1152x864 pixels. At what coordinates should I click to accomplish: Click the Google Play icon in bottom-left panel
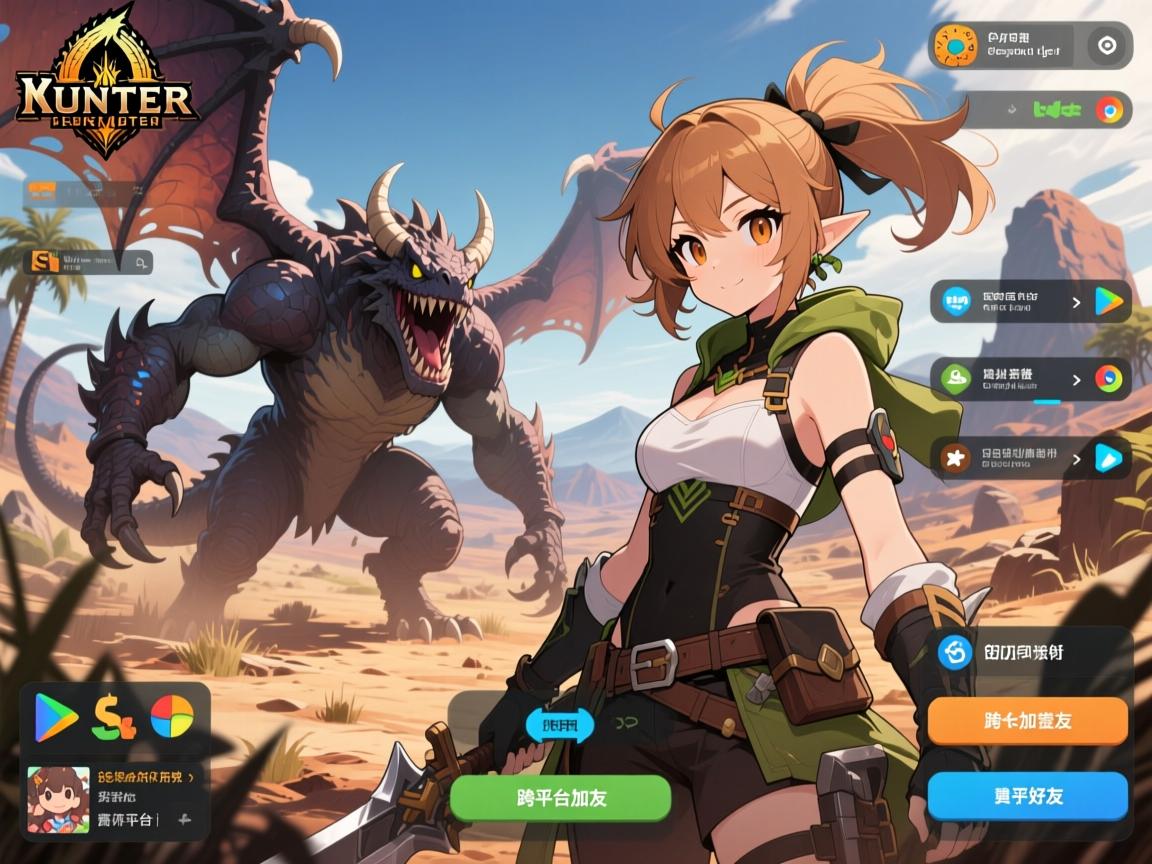[56, 716]
